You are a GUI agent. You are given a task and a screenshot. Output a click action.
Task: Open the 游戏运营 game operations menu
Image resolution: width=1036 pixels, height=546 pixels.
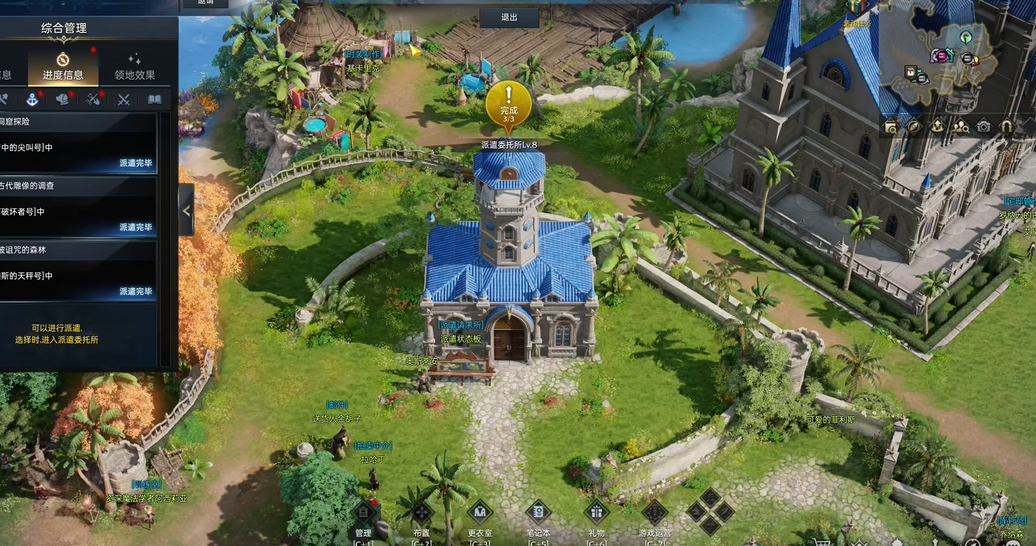(654, 516)
